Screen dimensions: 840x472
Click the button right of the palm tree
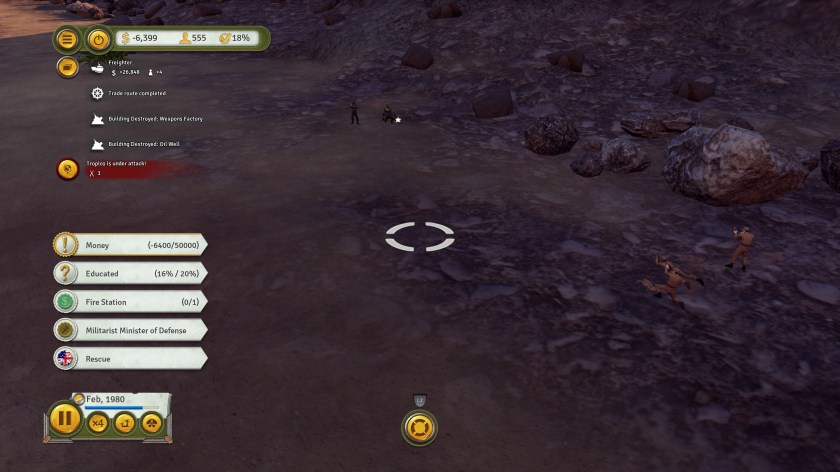click(x=152, y=424)
